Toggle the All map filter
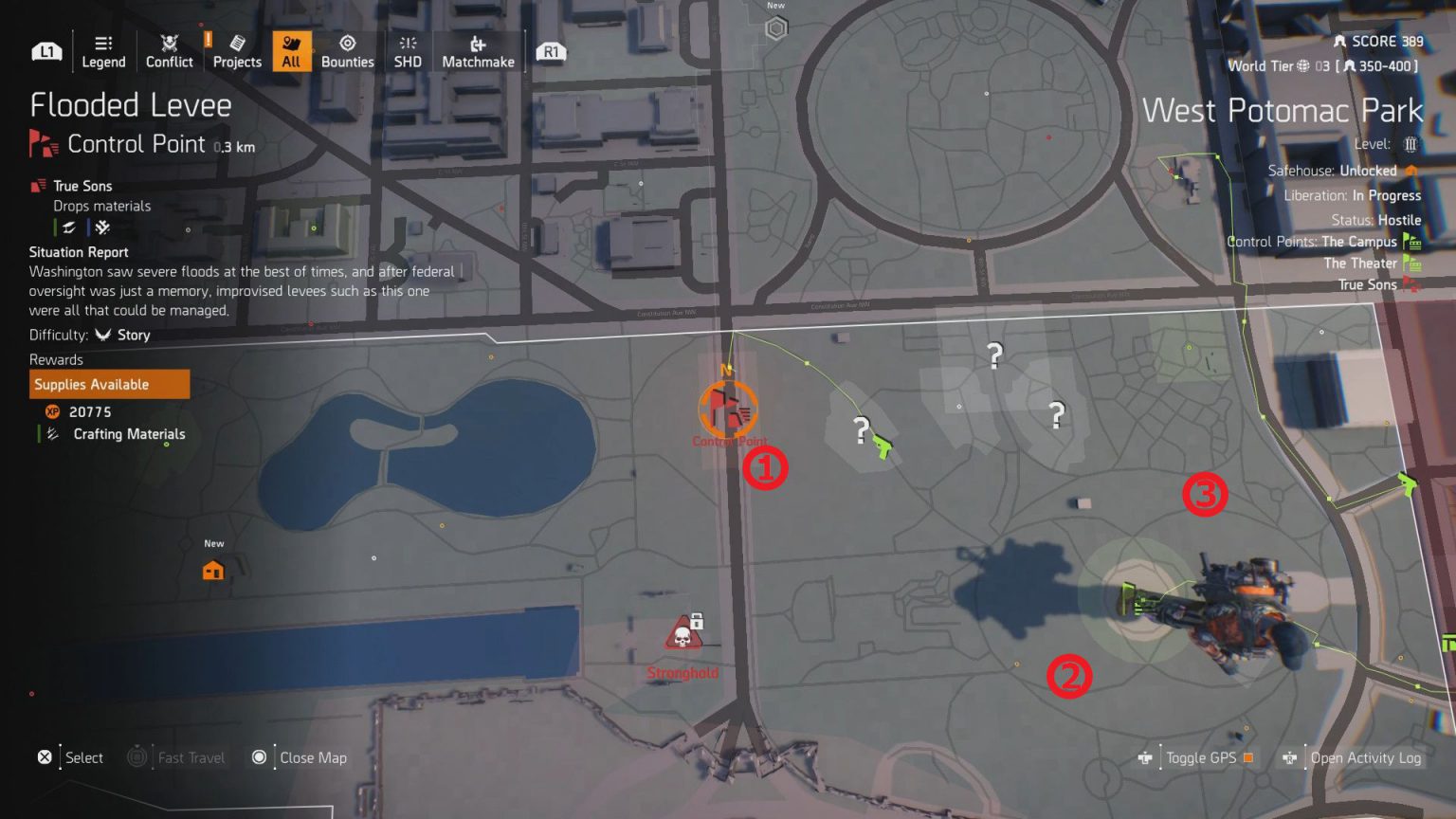Image resolution: width=1456 pixels, height=819 pixels. (x=291, y=51)
